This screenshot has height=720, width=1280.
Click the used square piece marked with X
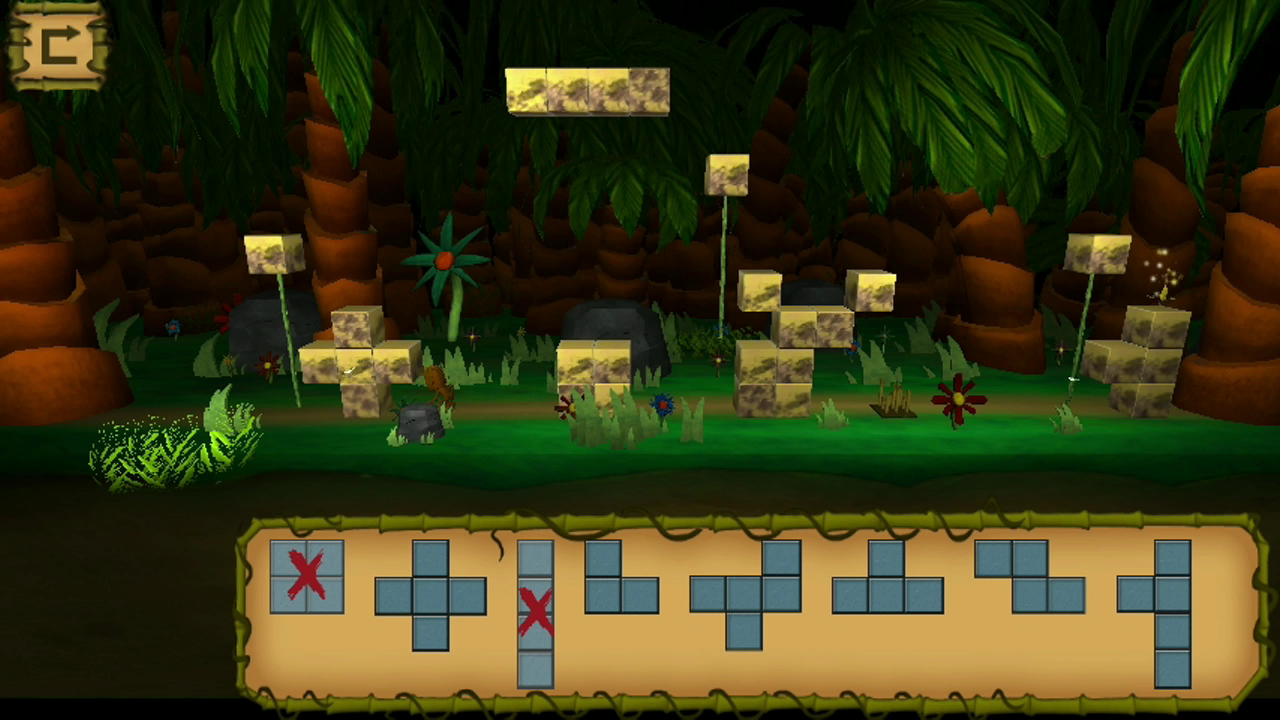[306, 576]
